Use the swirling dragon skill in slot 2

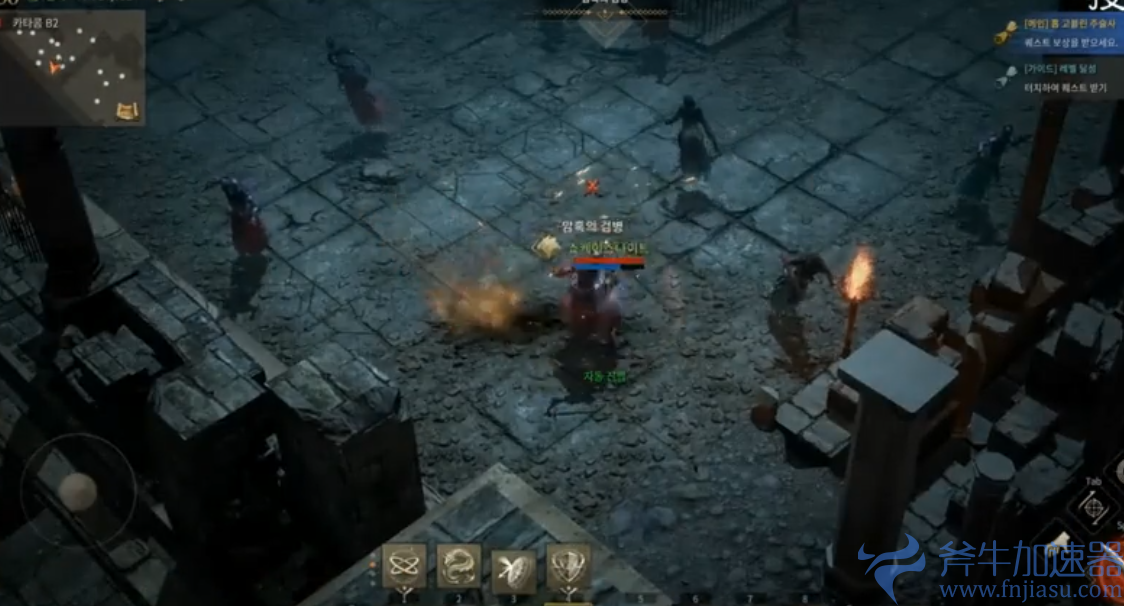[459, 566]
